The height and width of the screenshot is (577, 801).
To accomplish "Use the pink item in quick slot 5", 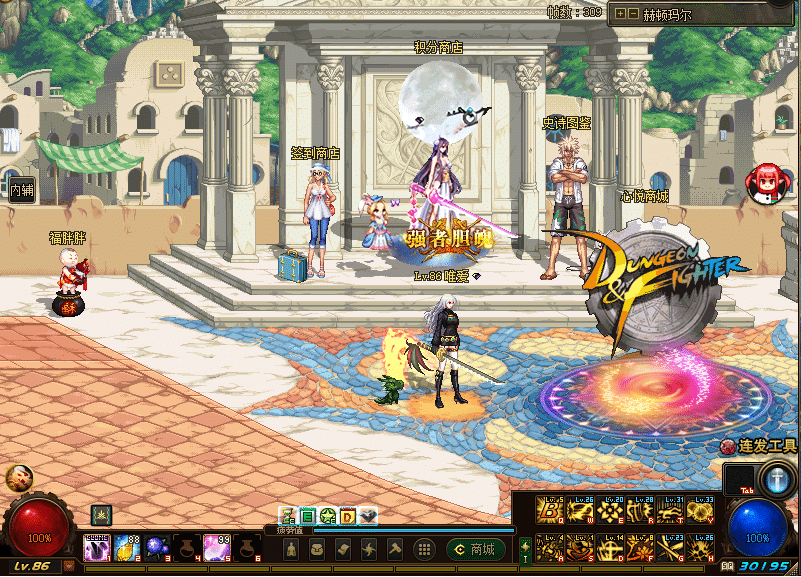I will (217, 546).
